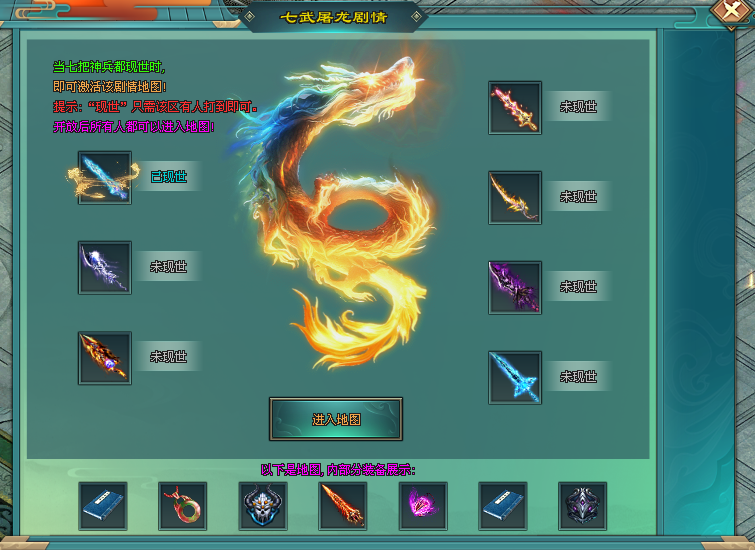This screenshot has width=755, height=550.
Task: Inspect the pink-purple gem reward icon
Action: 423,505
